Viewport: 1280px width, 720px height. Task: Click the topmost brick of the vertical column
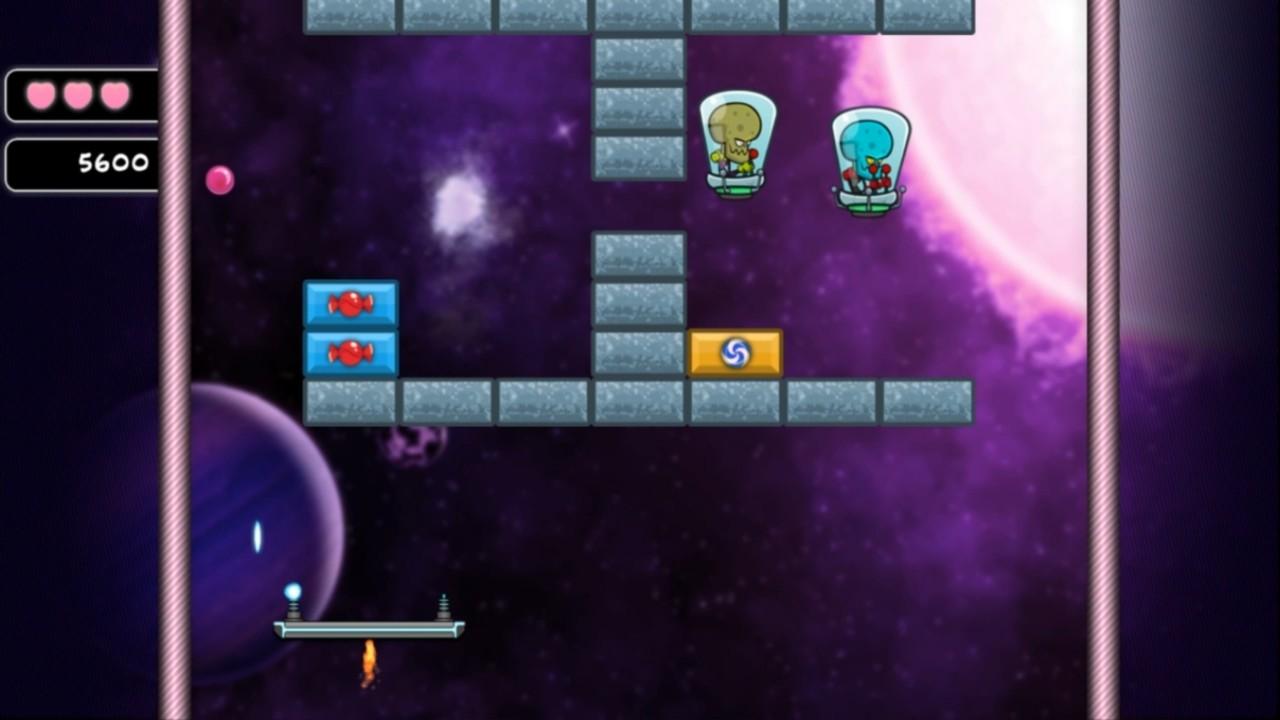pyautogui.click(x=638, y=60)
